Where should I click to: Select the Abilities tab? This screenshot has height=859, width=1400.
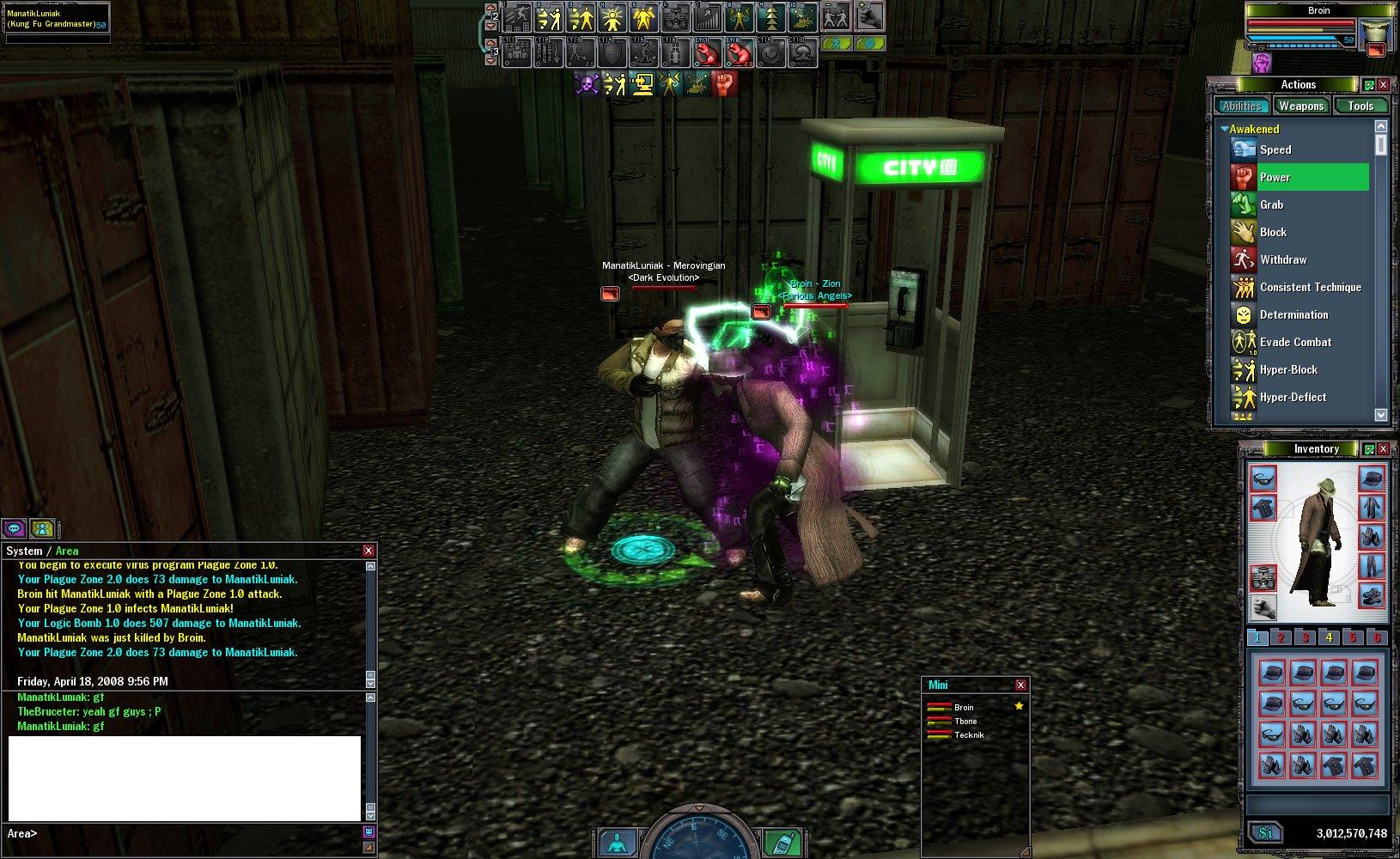(1242, 107)
